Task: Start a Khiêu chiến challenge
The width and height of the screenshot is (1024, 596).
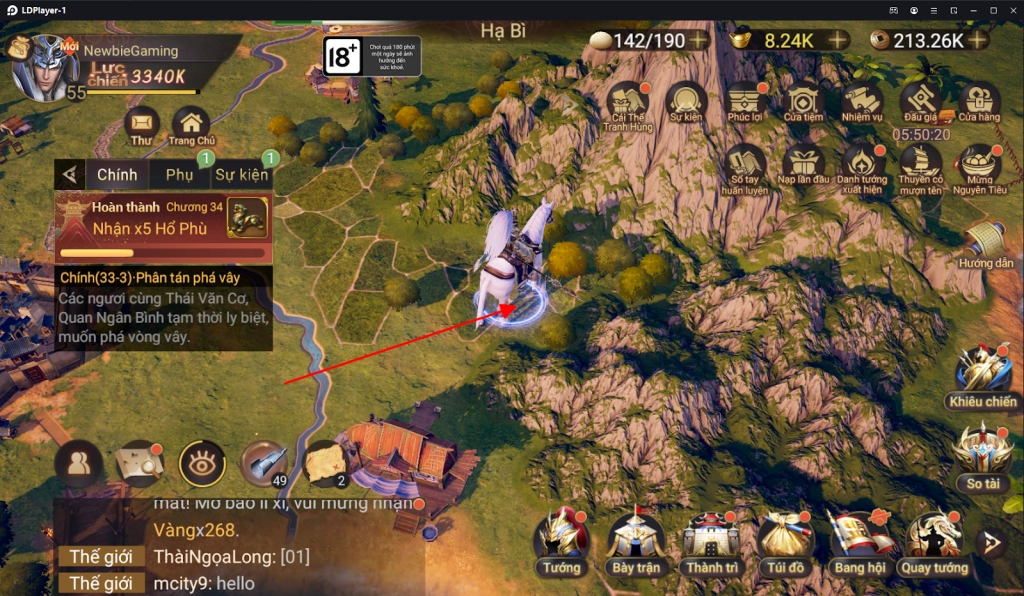Action: (983, 375)
